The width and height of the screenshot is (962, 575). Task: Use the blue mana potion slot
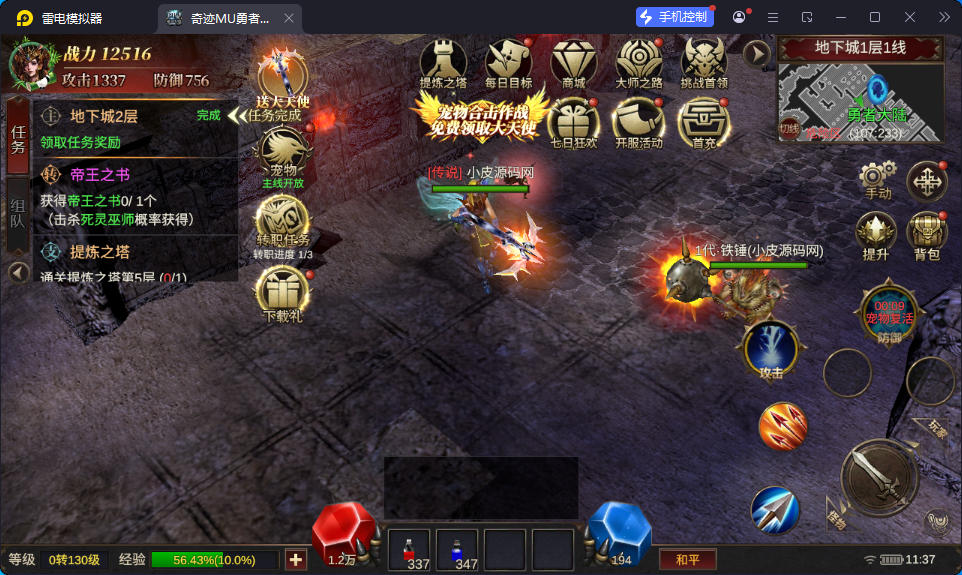[457, 550]
